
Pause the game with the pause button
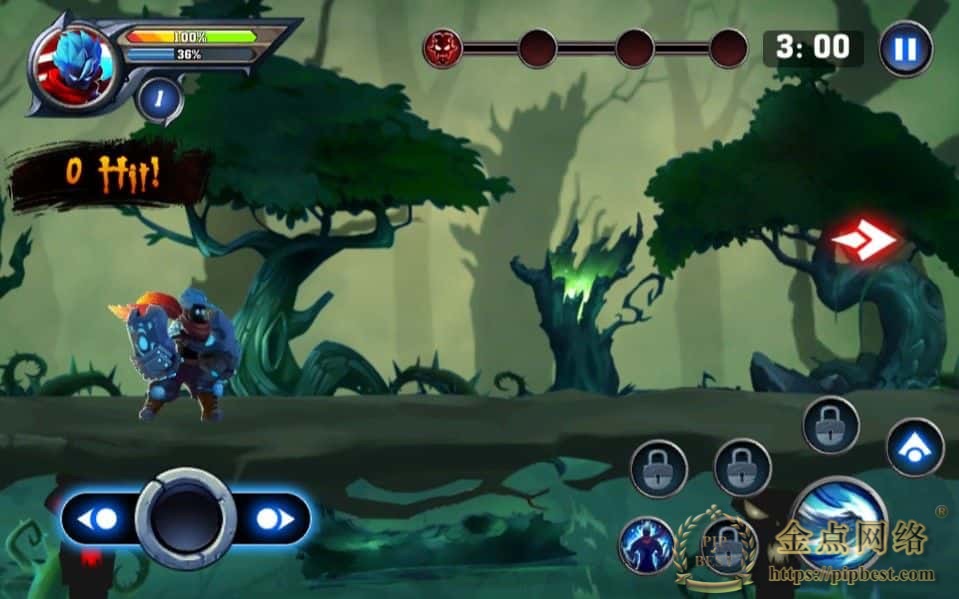pos(905,48)
